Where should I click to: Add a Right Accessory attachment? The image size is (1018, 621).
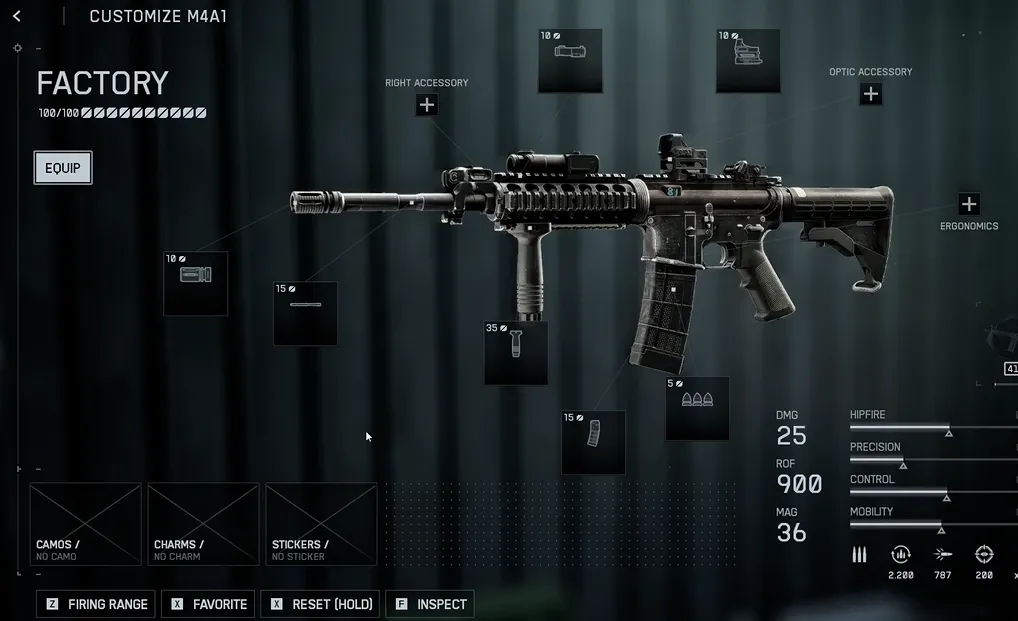427,105
